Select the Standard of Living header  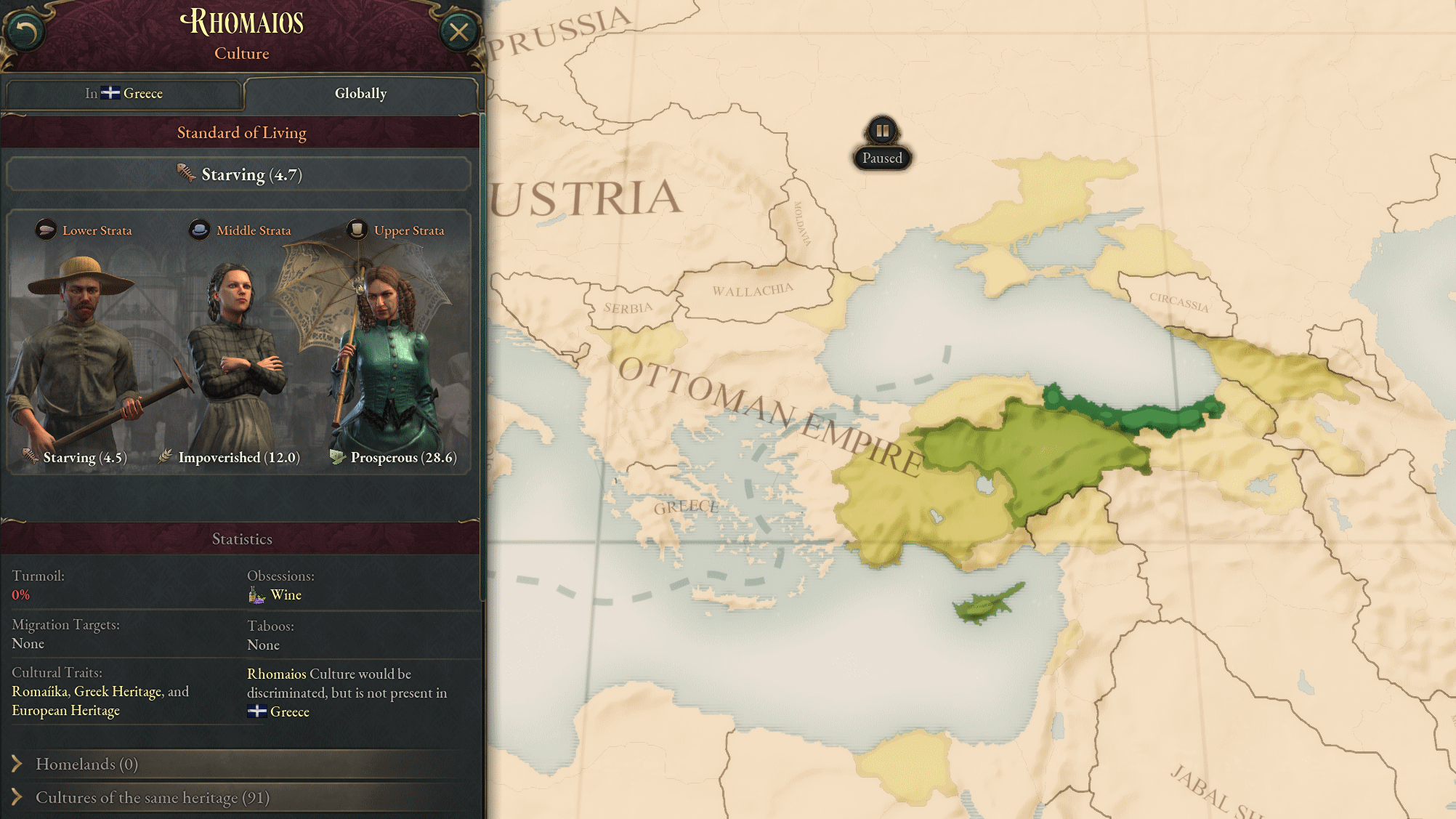[x=241, y=132]
